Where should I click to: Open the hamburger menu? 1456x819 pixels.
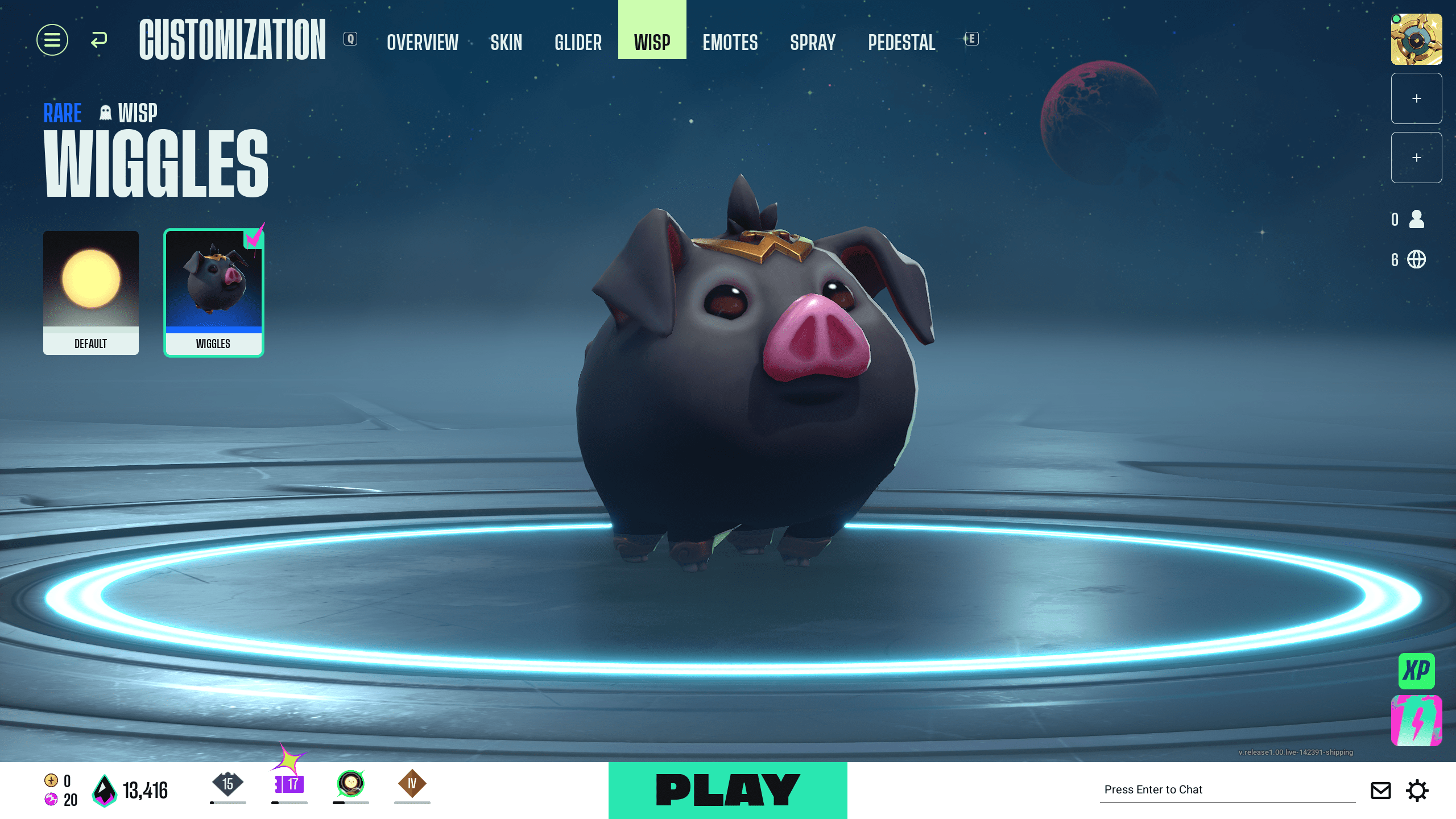coord(52,40)
